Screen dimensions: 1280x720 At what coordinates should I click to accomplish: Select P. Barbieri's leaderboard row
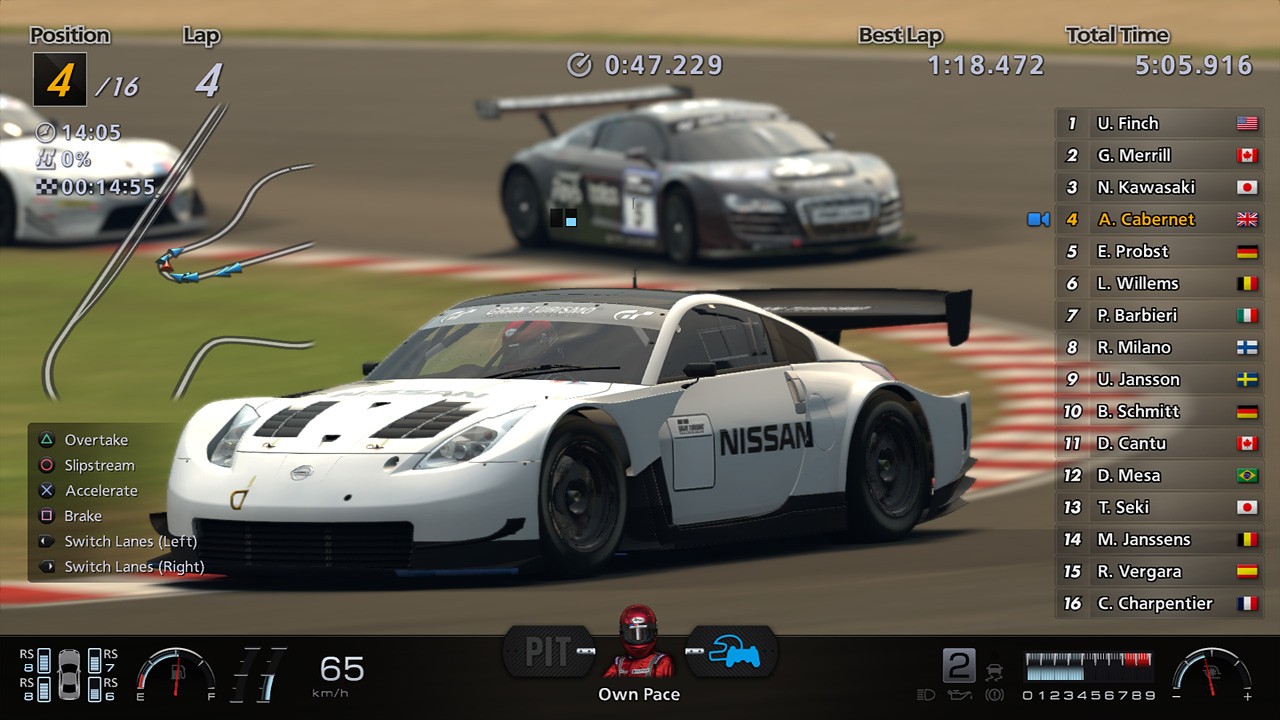click(1160, 315)
